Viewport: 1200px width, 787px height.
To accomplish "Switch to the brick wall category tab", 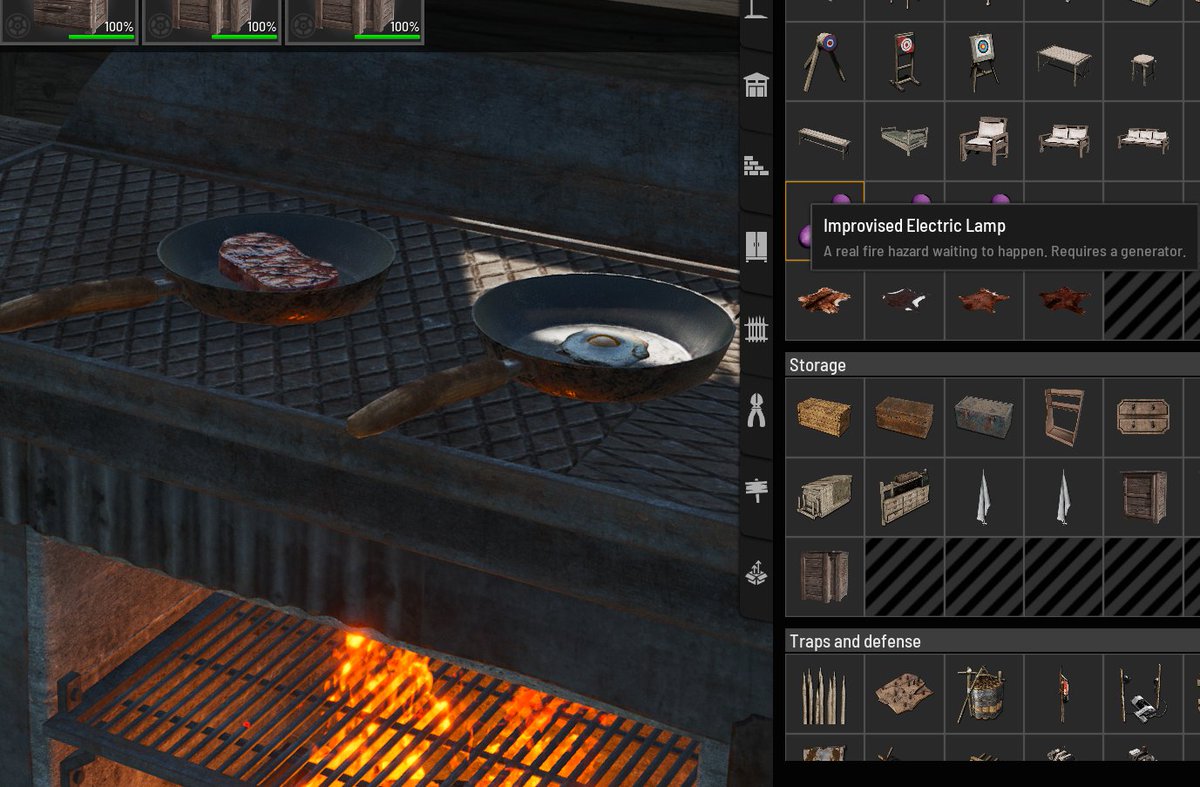I will coord(757,166).
